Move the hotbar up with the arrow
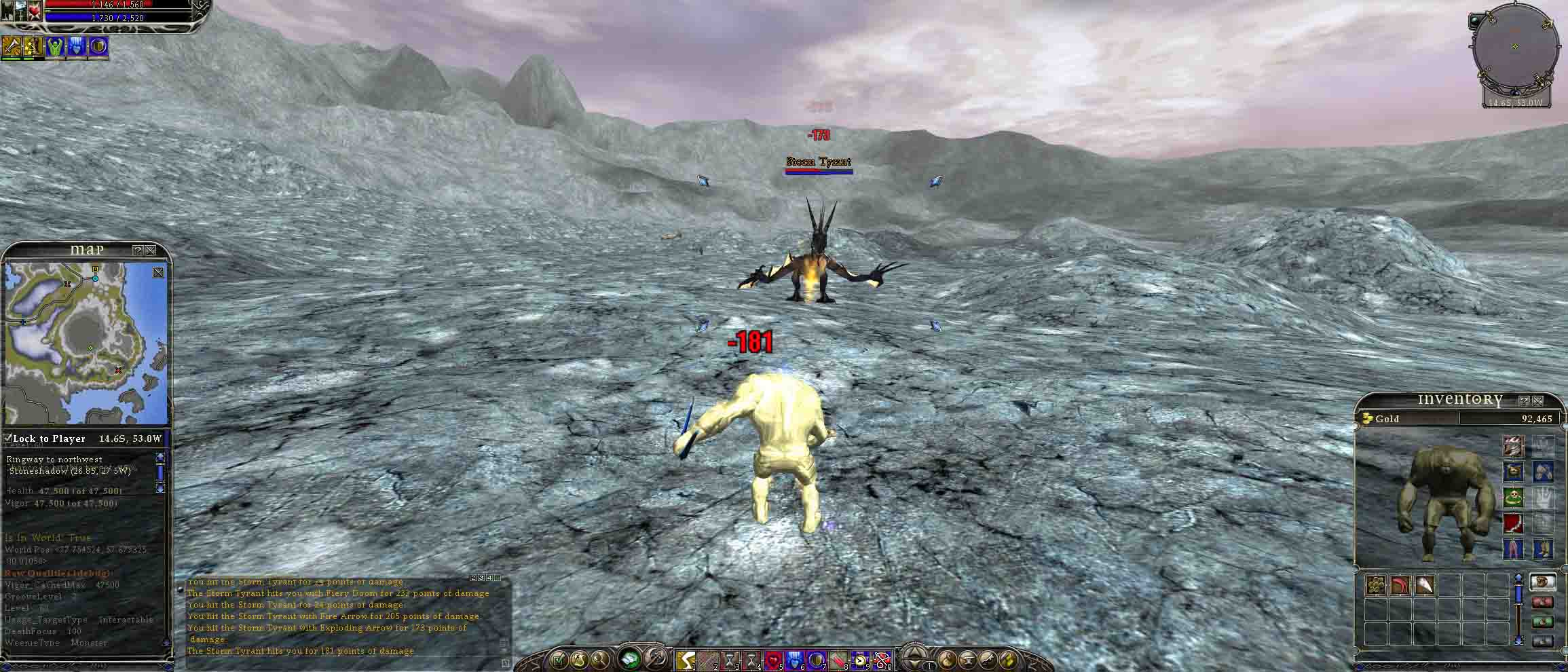The width and height of the screenshot is (1568, 672). click(914, 653)
